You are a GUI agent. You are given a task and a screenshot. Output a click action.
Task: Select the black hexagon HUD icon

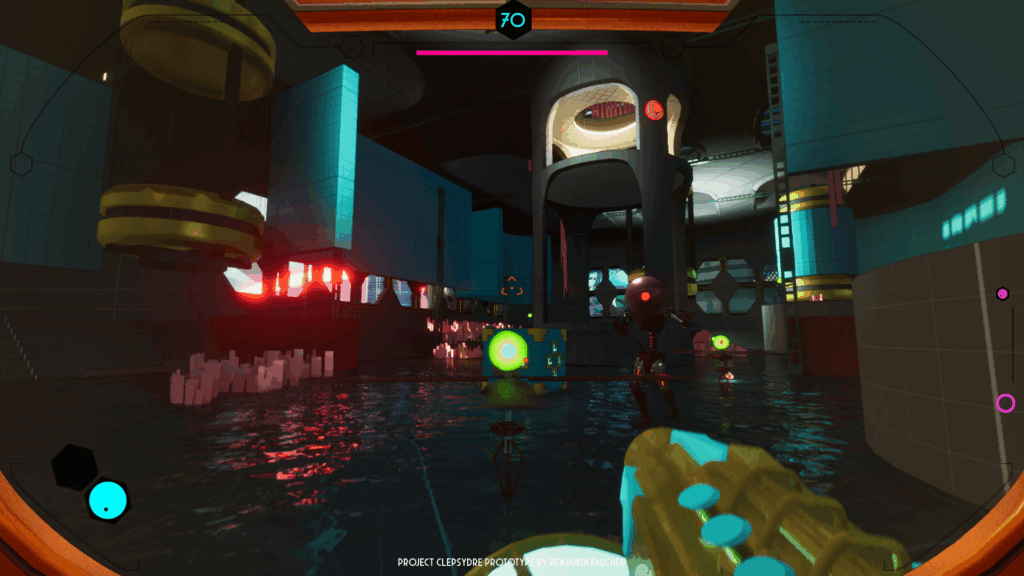75,466
